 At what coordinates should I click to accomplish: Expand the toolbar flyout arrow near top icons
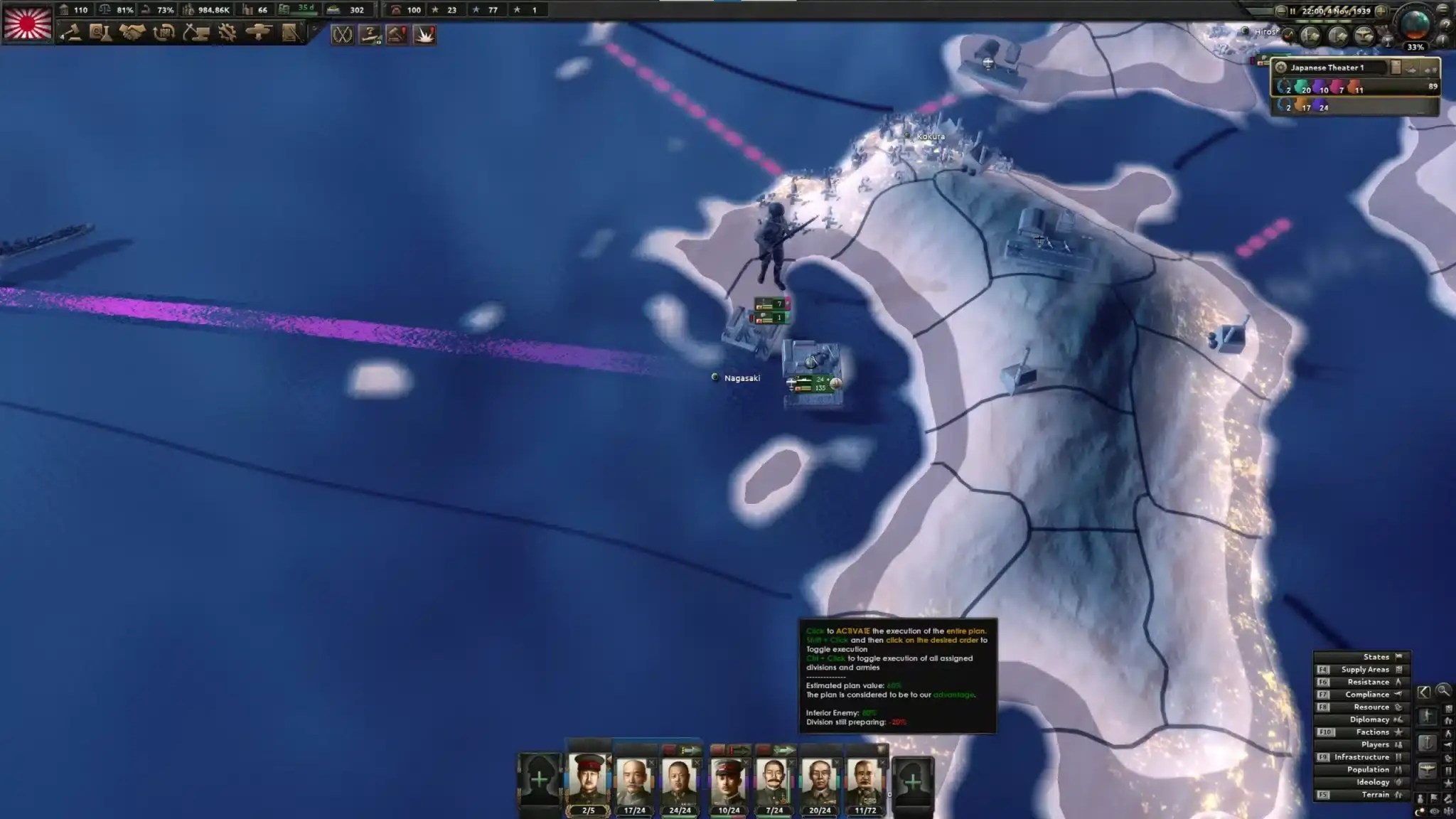316,28
